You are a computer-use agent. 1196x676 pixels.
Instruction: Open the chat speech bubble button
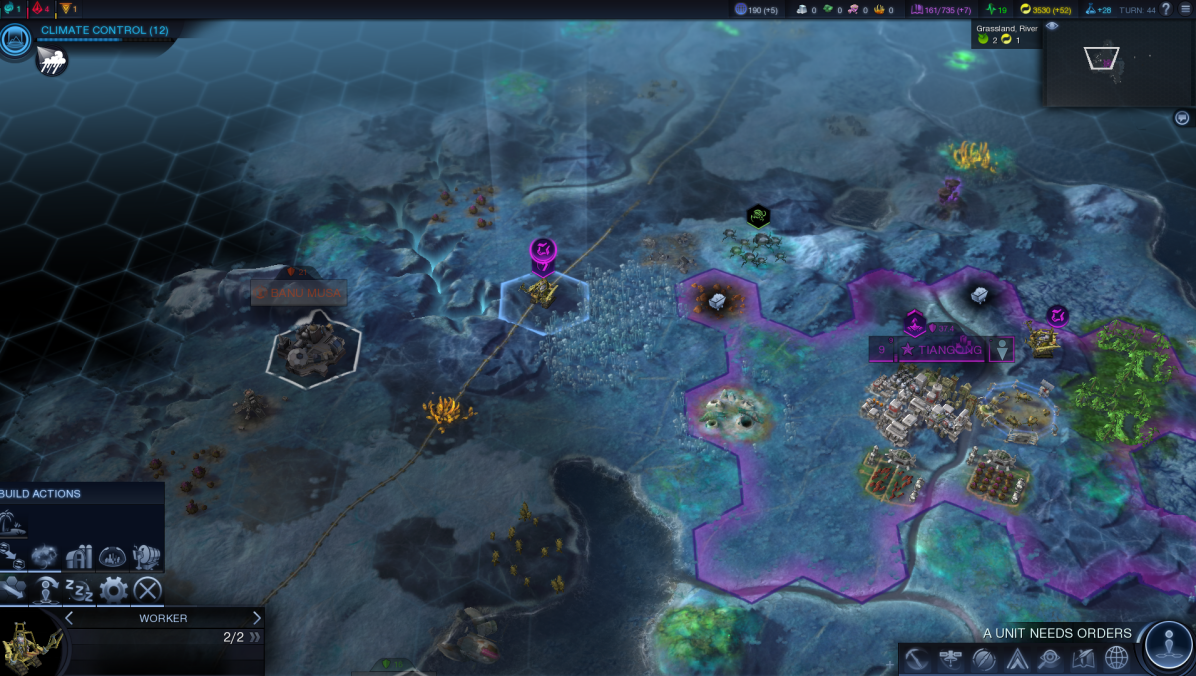(1181, 118)
